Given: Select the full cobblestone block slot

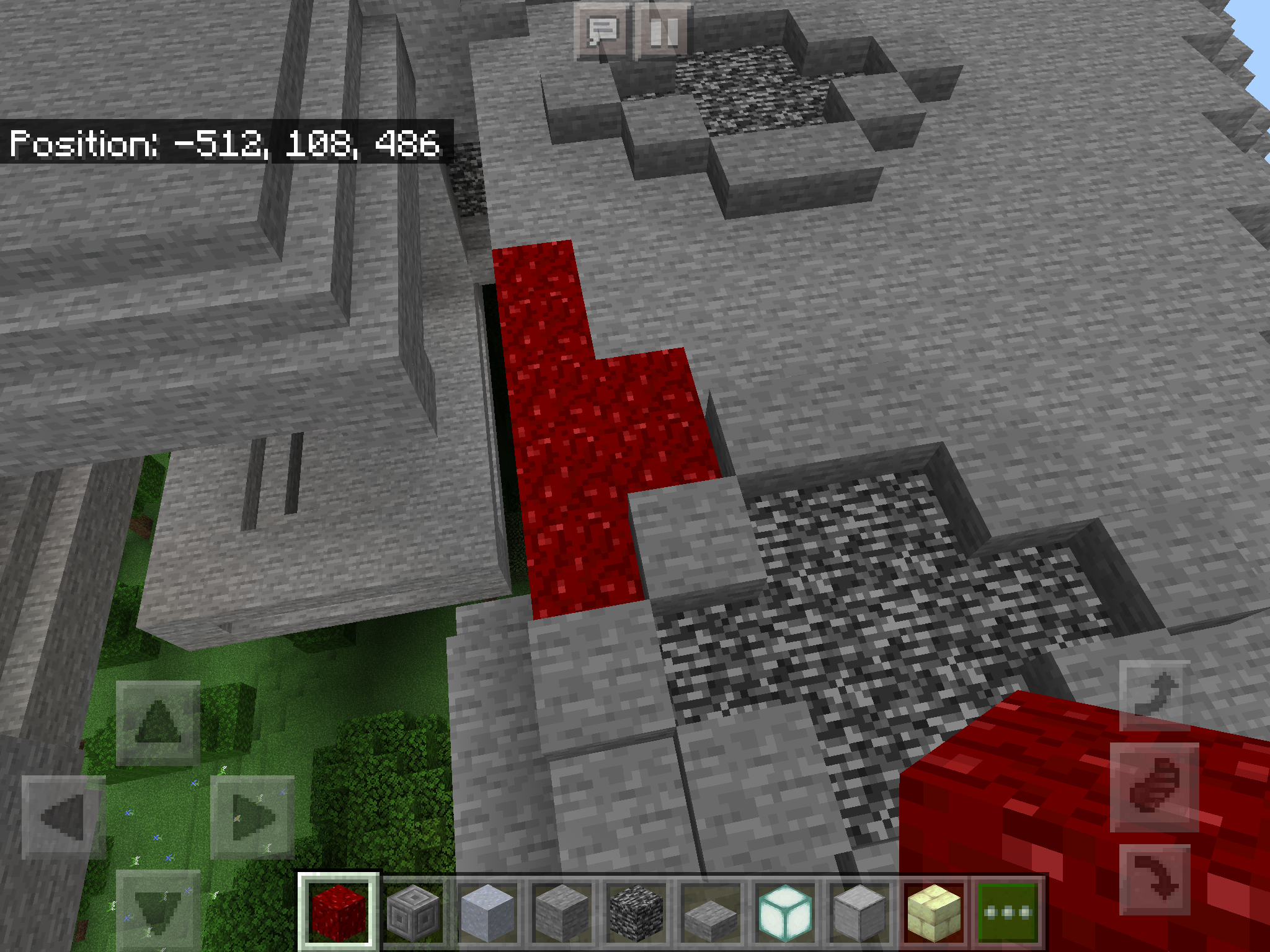Looking at the screenshot, I should (562, 912).
